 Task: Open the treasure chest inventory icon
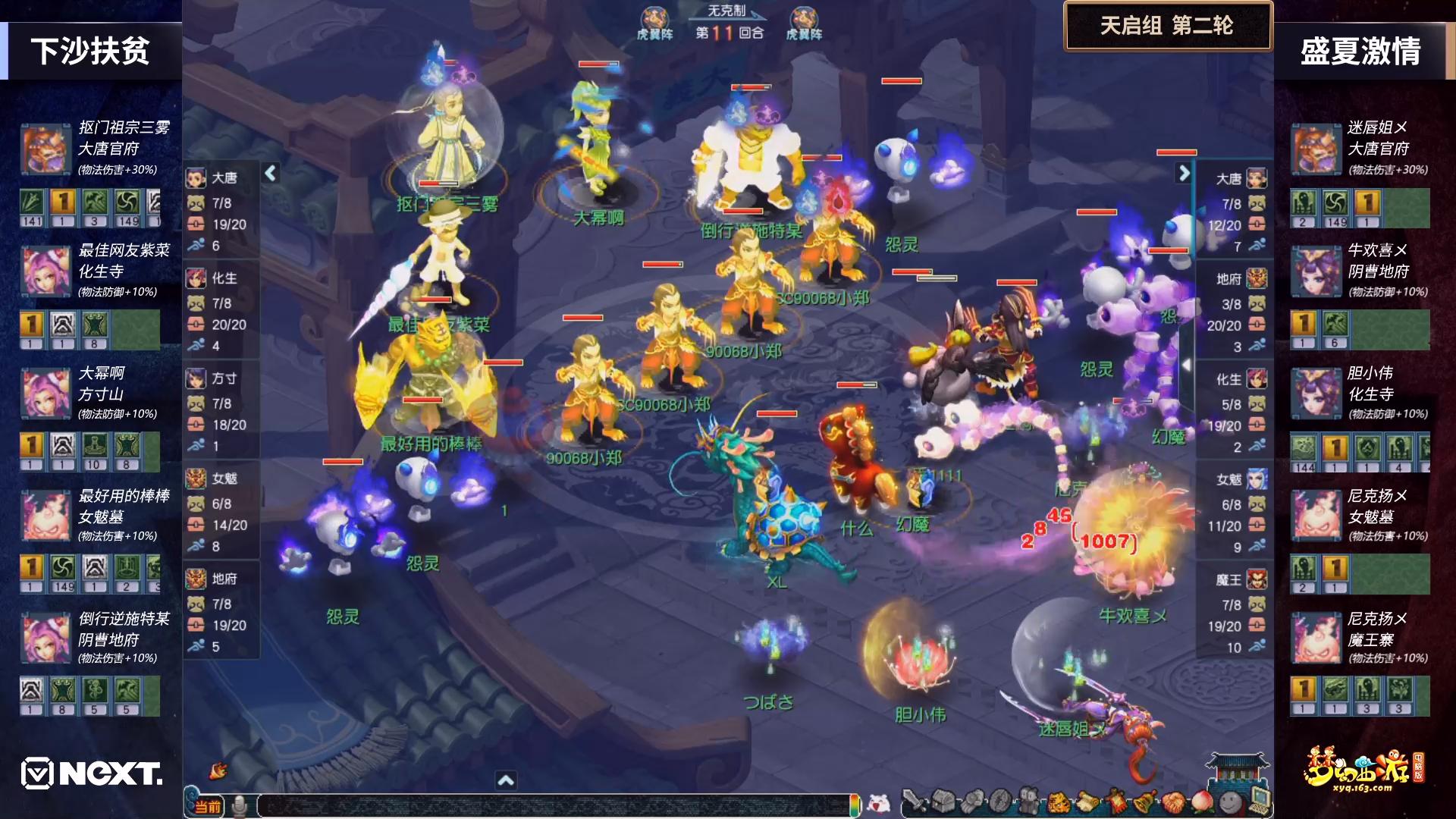[x=945, y=801]
